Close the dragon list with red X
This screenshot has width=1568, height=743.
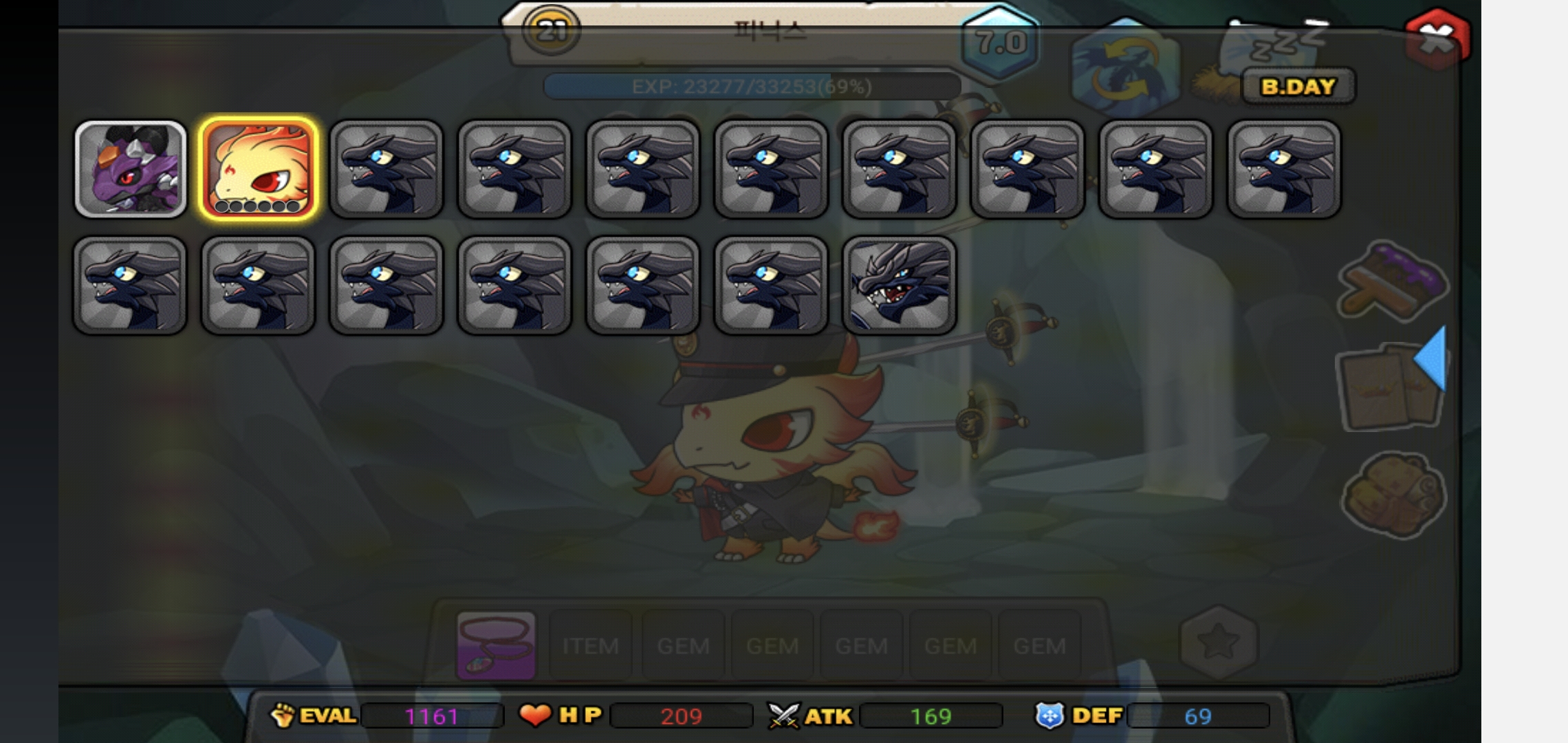click(1437, 39)
